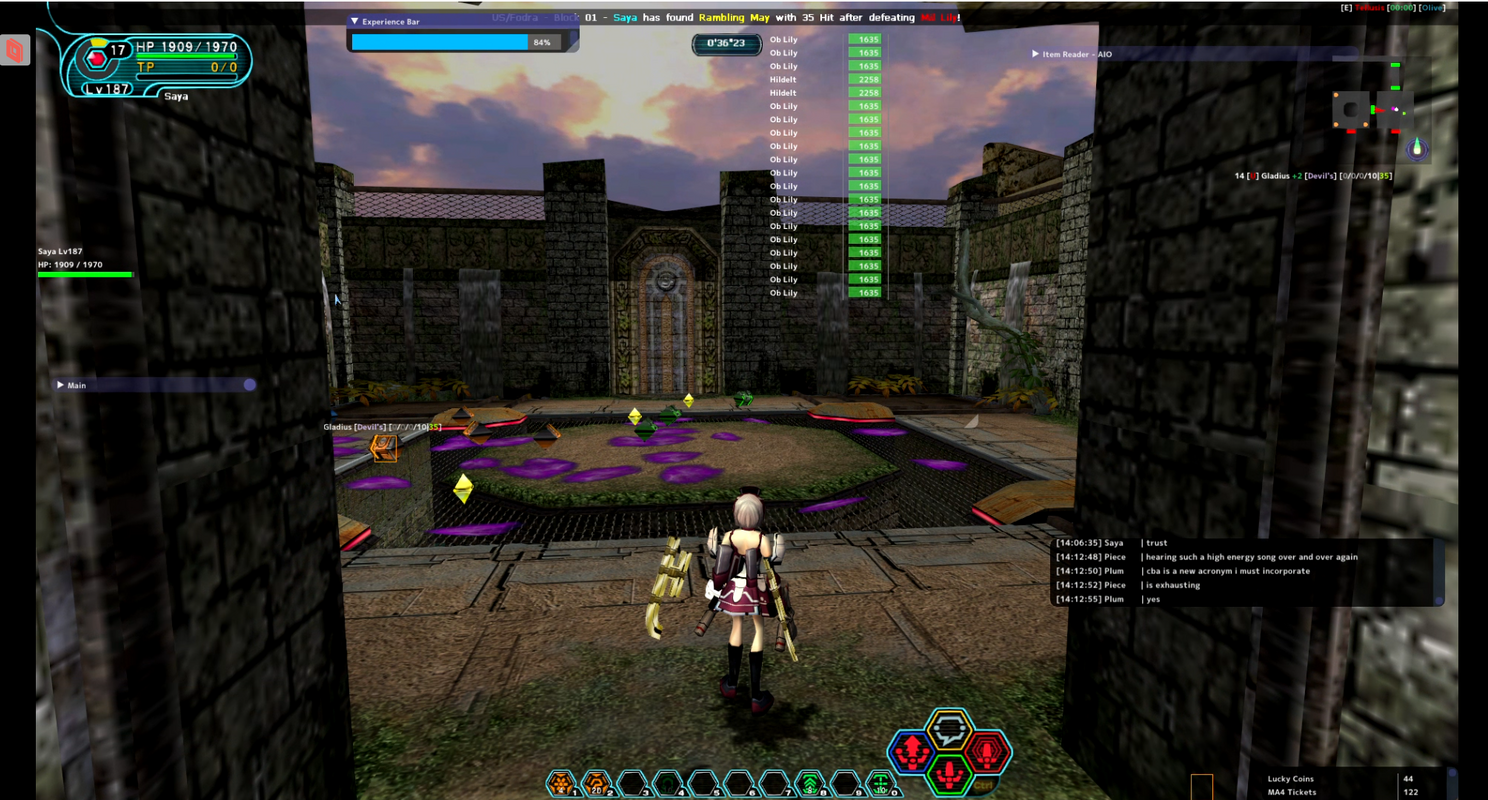Trigger the blue-bordered action palette hexagon
The width and height of the screenshot is (1488, 800).
click(x=912, y=753)
